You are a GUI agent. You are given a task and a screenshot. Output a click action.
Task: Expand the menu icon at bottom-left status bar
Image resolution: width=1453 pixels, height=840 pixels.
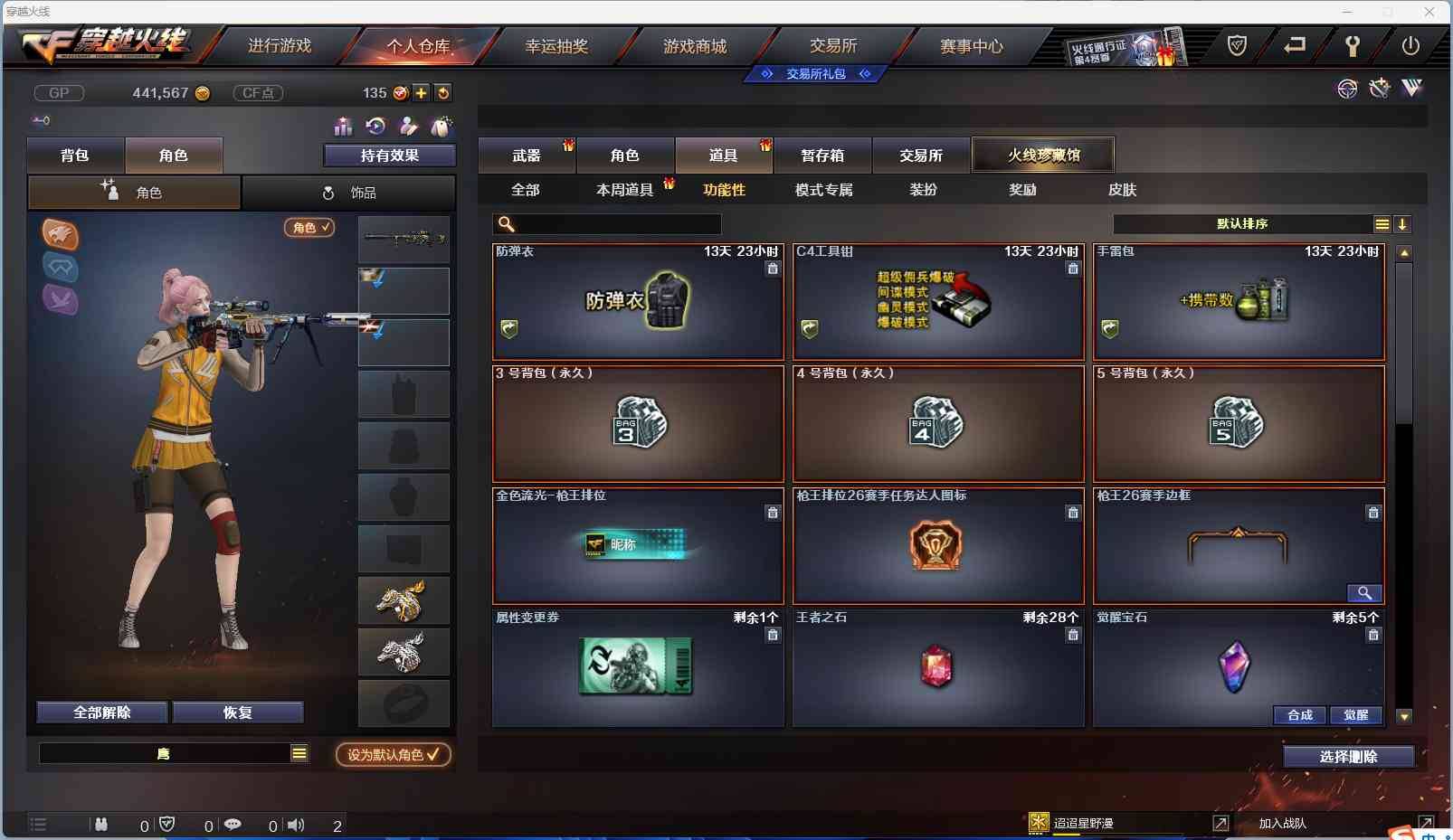[38, 824]
